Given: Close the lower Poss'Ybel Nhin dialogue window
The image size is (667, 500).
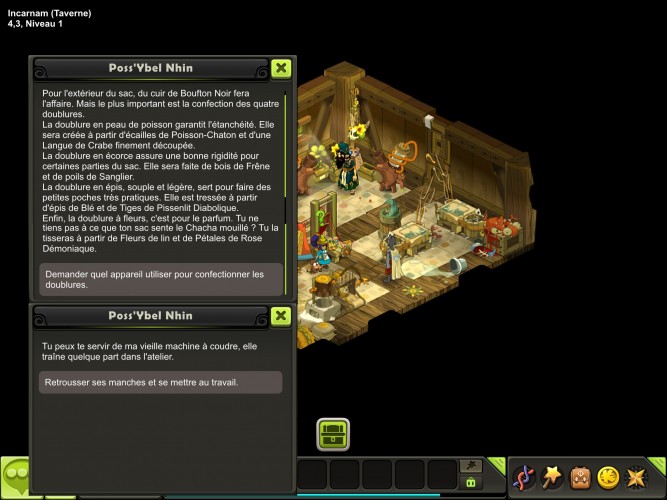Looking at the screenshot, I should tap(281, 317).
